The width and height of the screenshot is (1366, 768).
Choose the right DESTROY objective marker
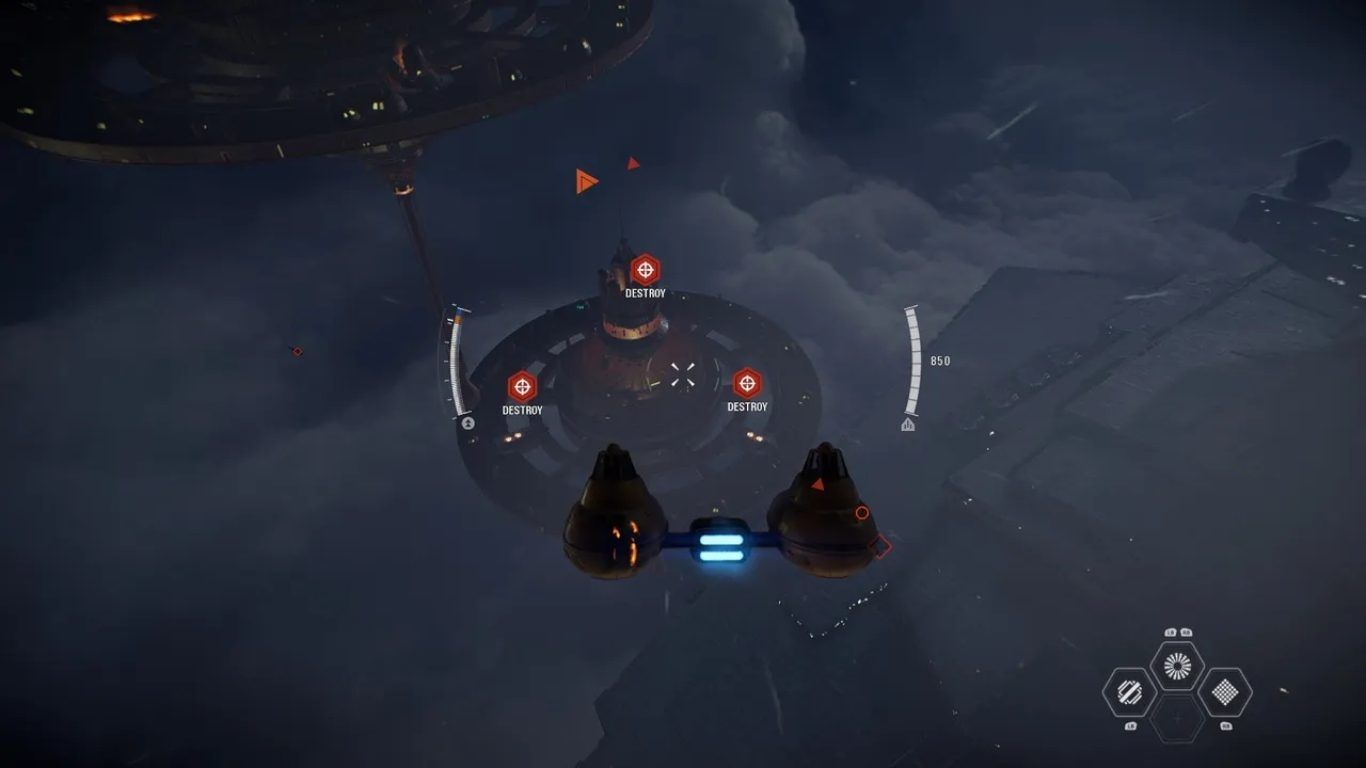click(747, 383)
